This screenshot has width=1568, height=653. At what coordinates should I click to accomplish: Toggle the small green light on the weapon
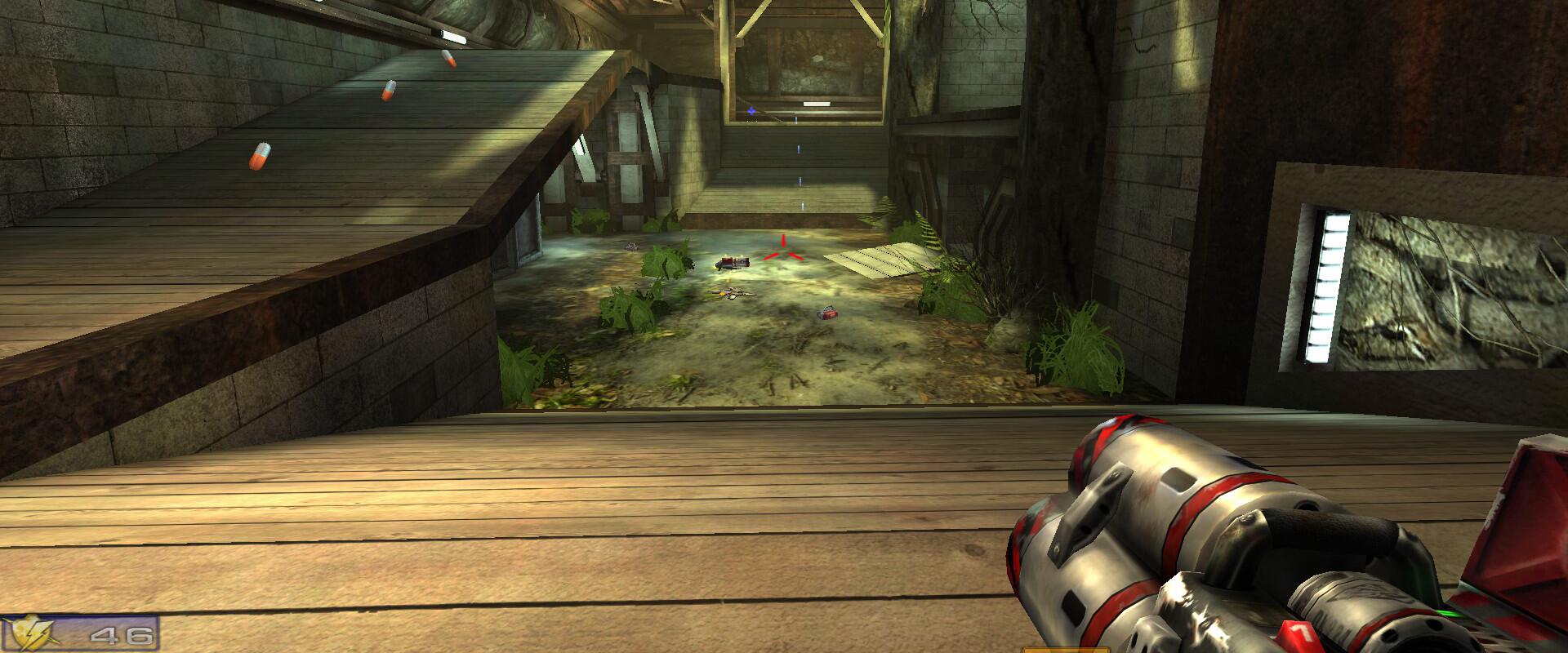1450,612
